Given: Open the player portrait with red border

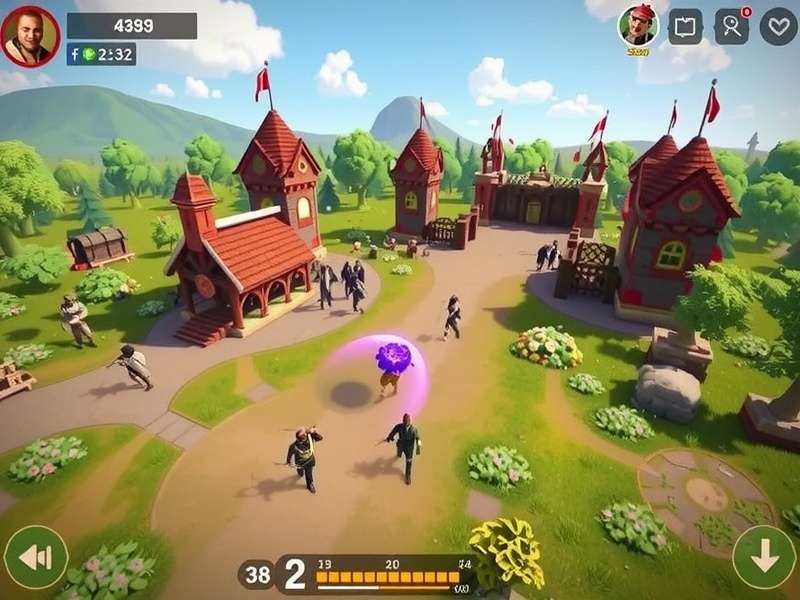Looking at the screenshot, I should coord(30,36).
